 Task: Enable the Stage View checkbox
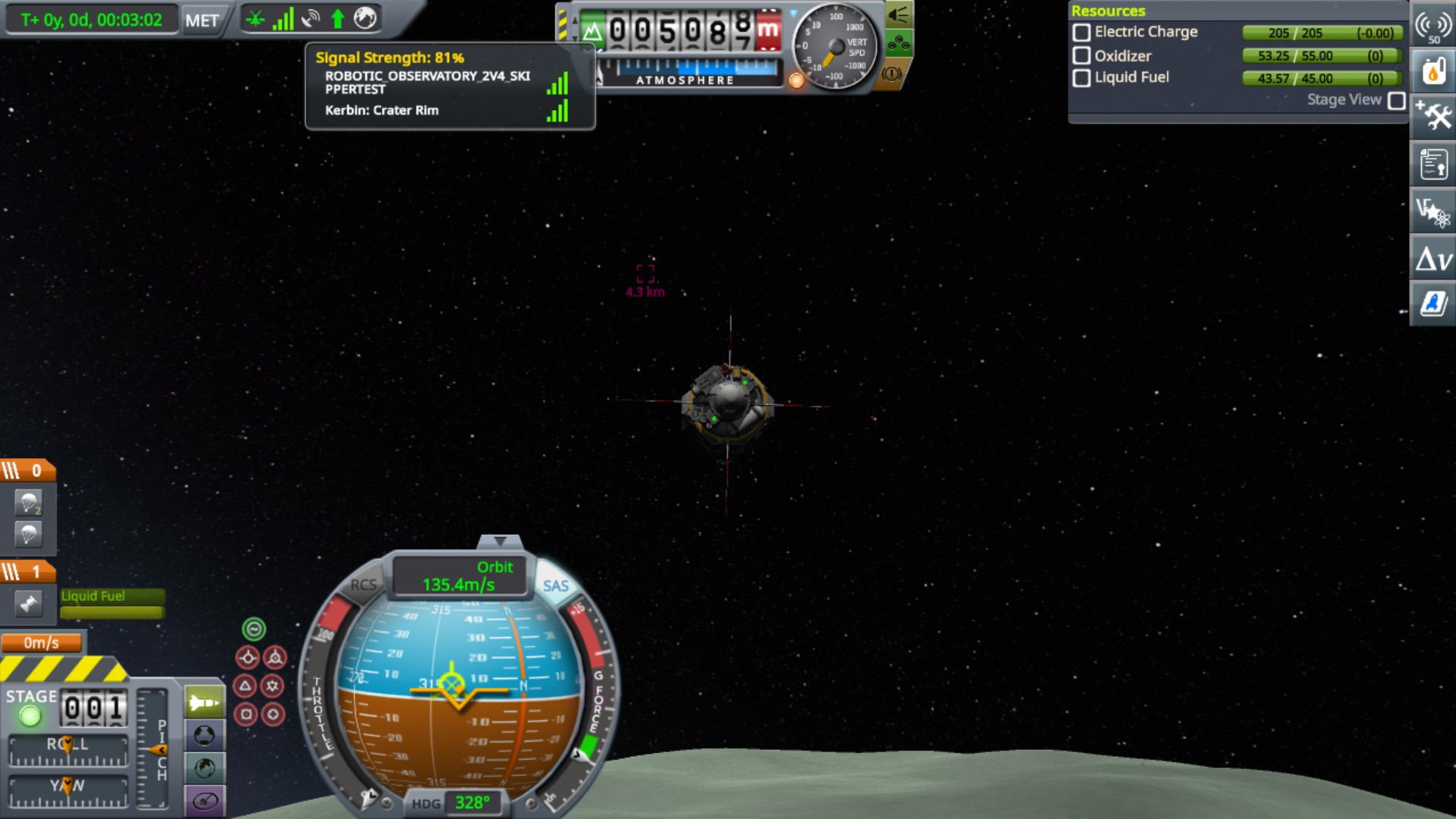1396,100
